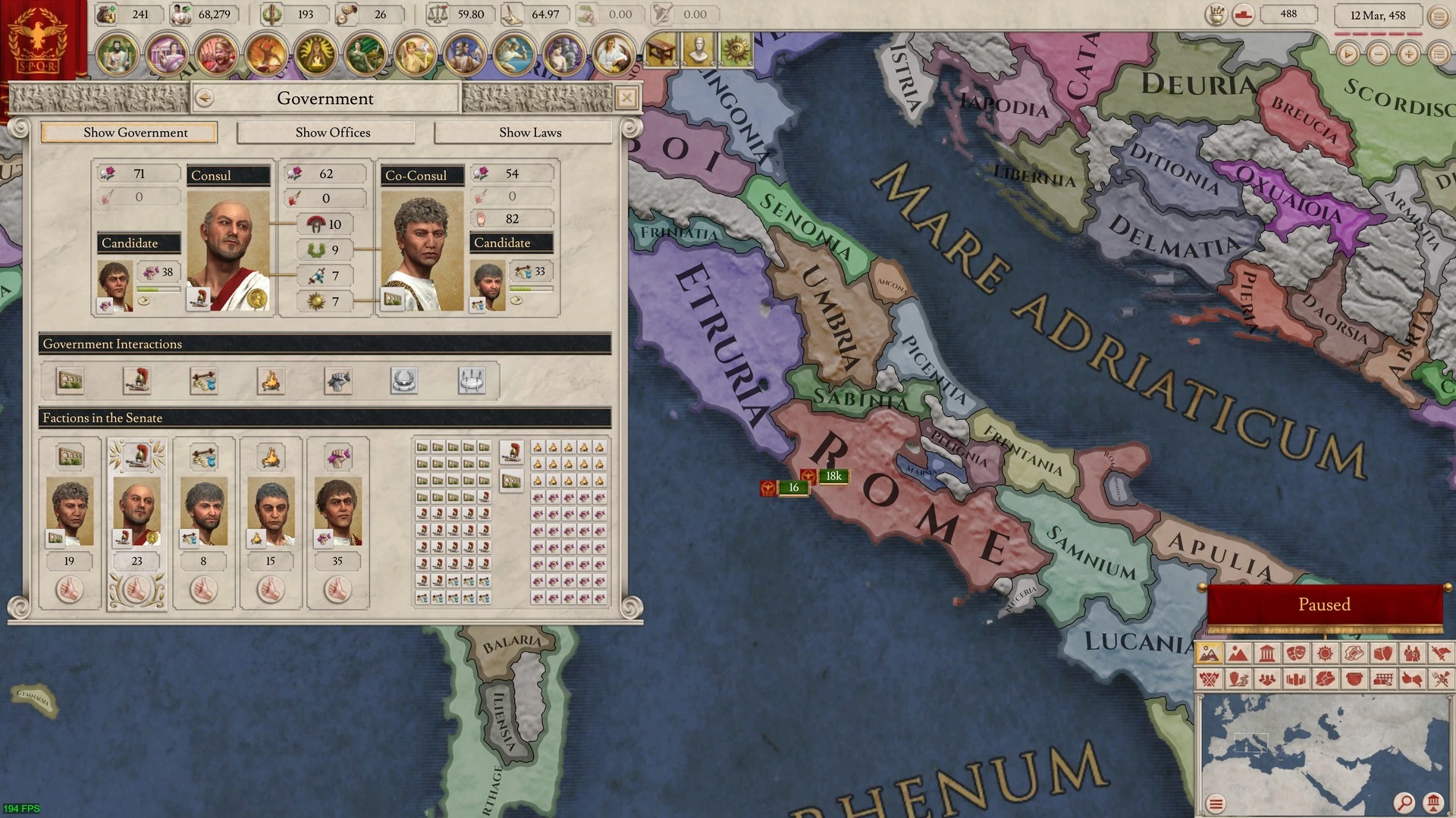Select the Show Government tab
Image resolution: width=1456 pixels, height=818 pixels.
pyautogui.click(x=136, y=133)
